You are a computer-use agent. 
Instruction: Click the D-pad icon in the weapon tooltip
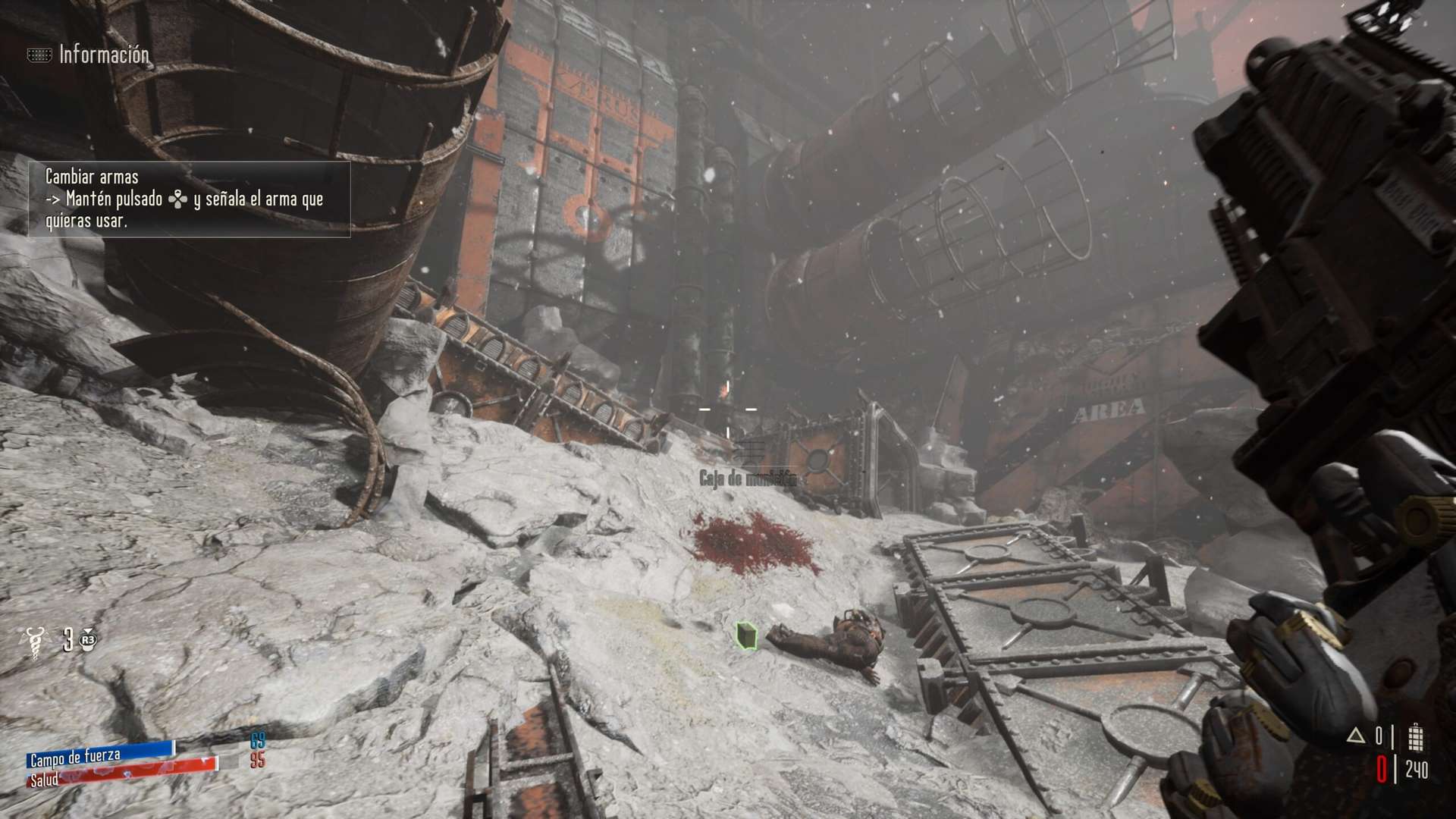[x=176, y=201]
